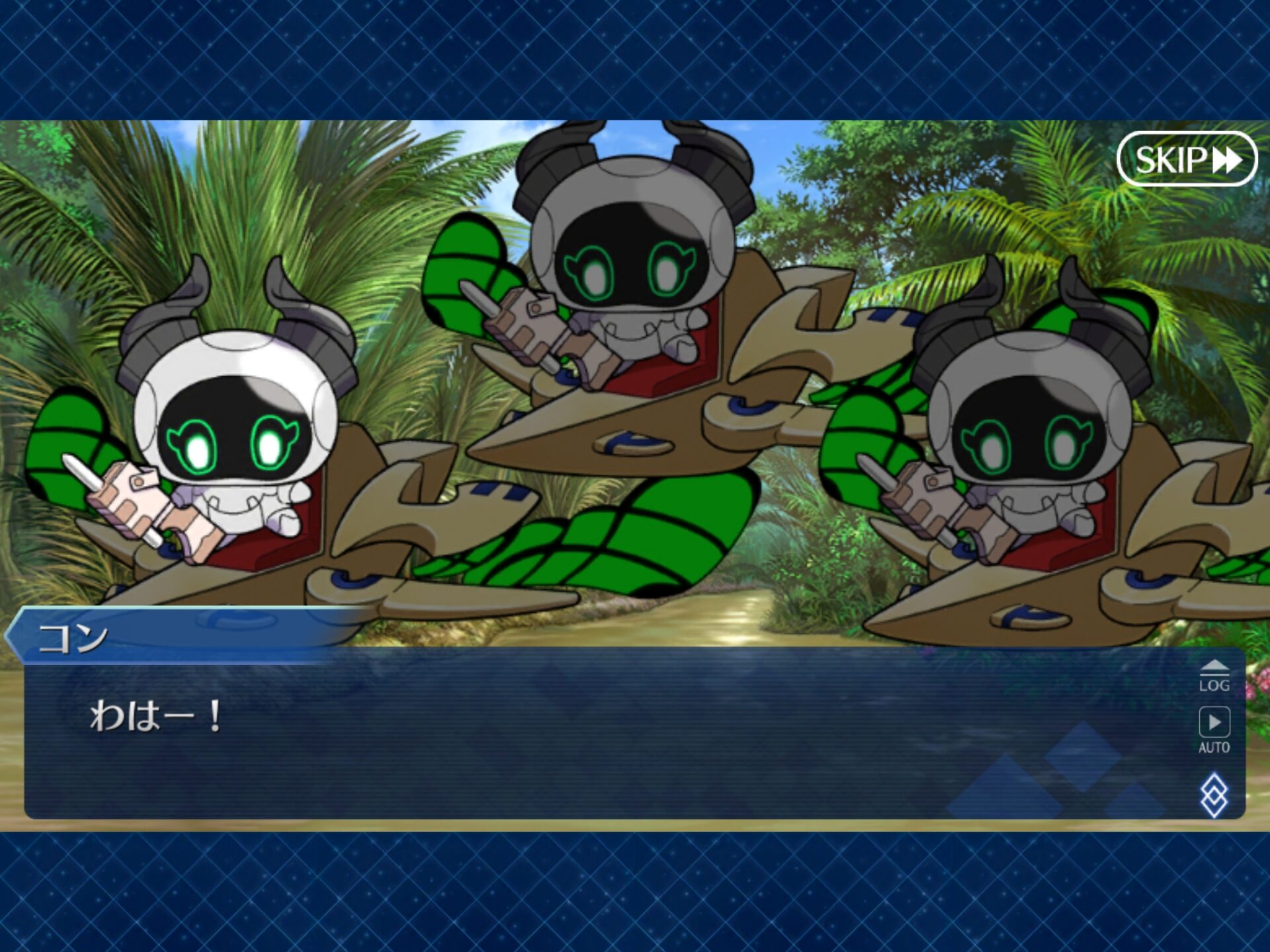Image resolution: width=1270 pixels, height=952 pixels.
Task: Advance dialogue via the diamond cursor
Action: coord(1214,795)
